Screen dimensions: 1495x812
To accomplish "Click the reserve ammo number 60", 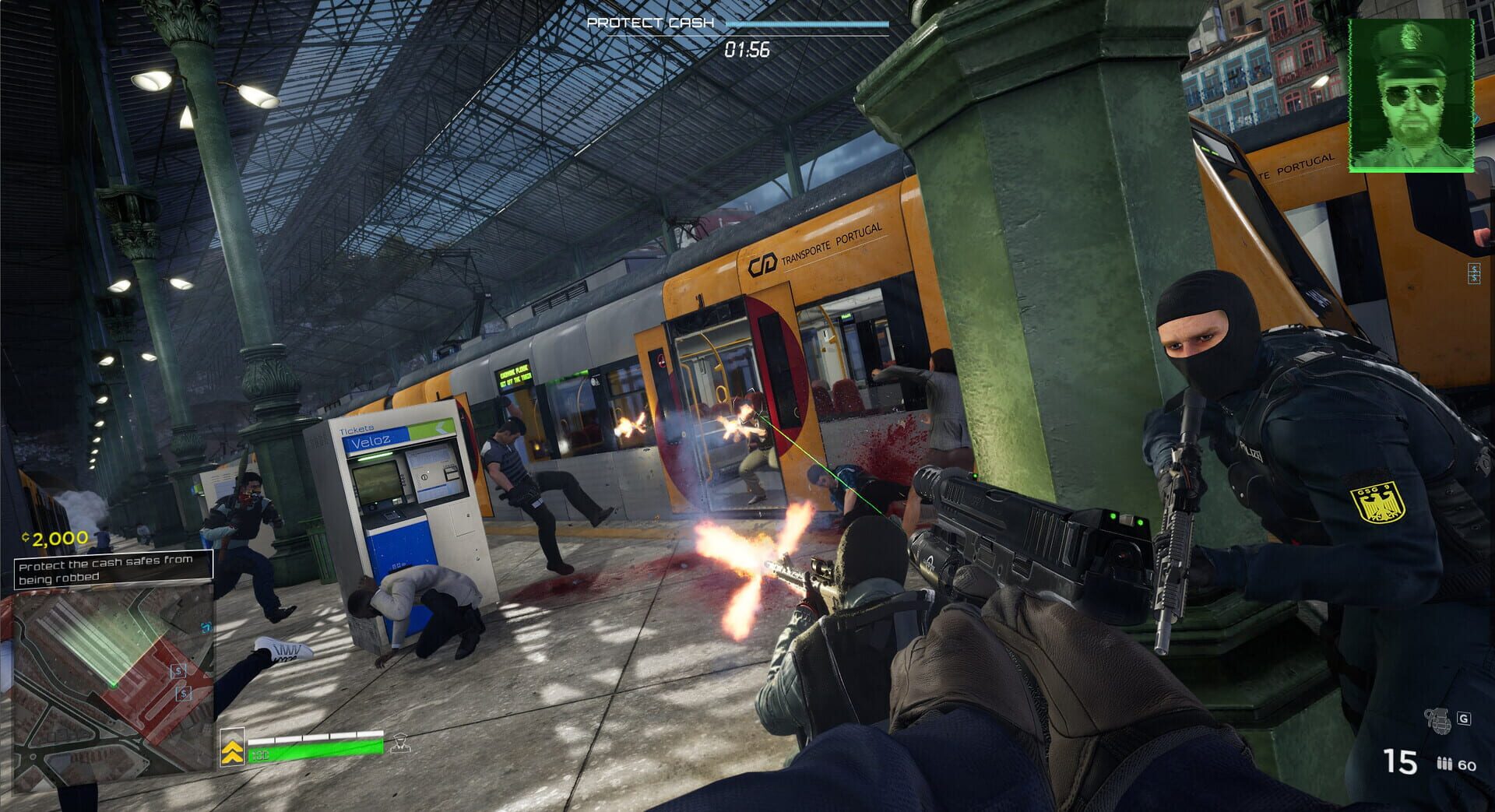I will [1467, 765].
